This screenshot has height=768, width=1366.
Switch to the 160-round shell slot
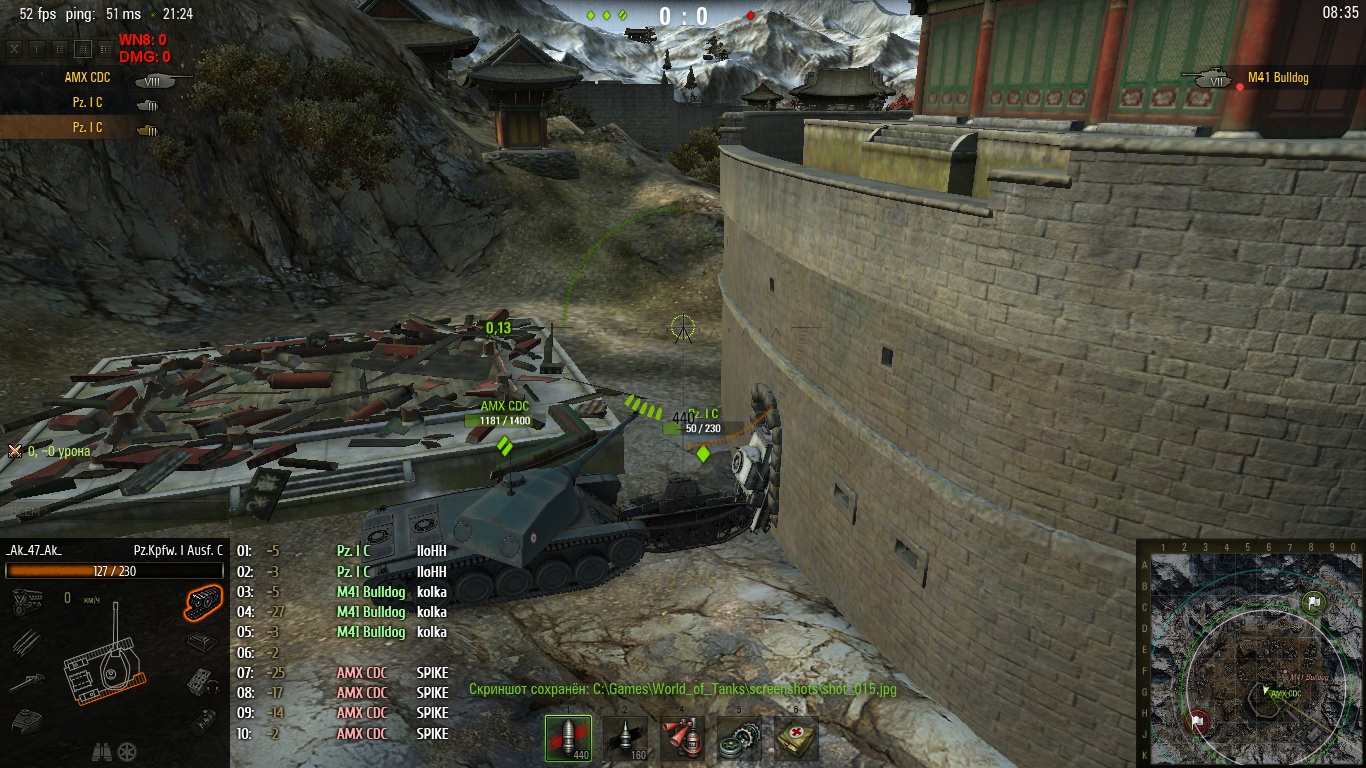tap(625, 739)
